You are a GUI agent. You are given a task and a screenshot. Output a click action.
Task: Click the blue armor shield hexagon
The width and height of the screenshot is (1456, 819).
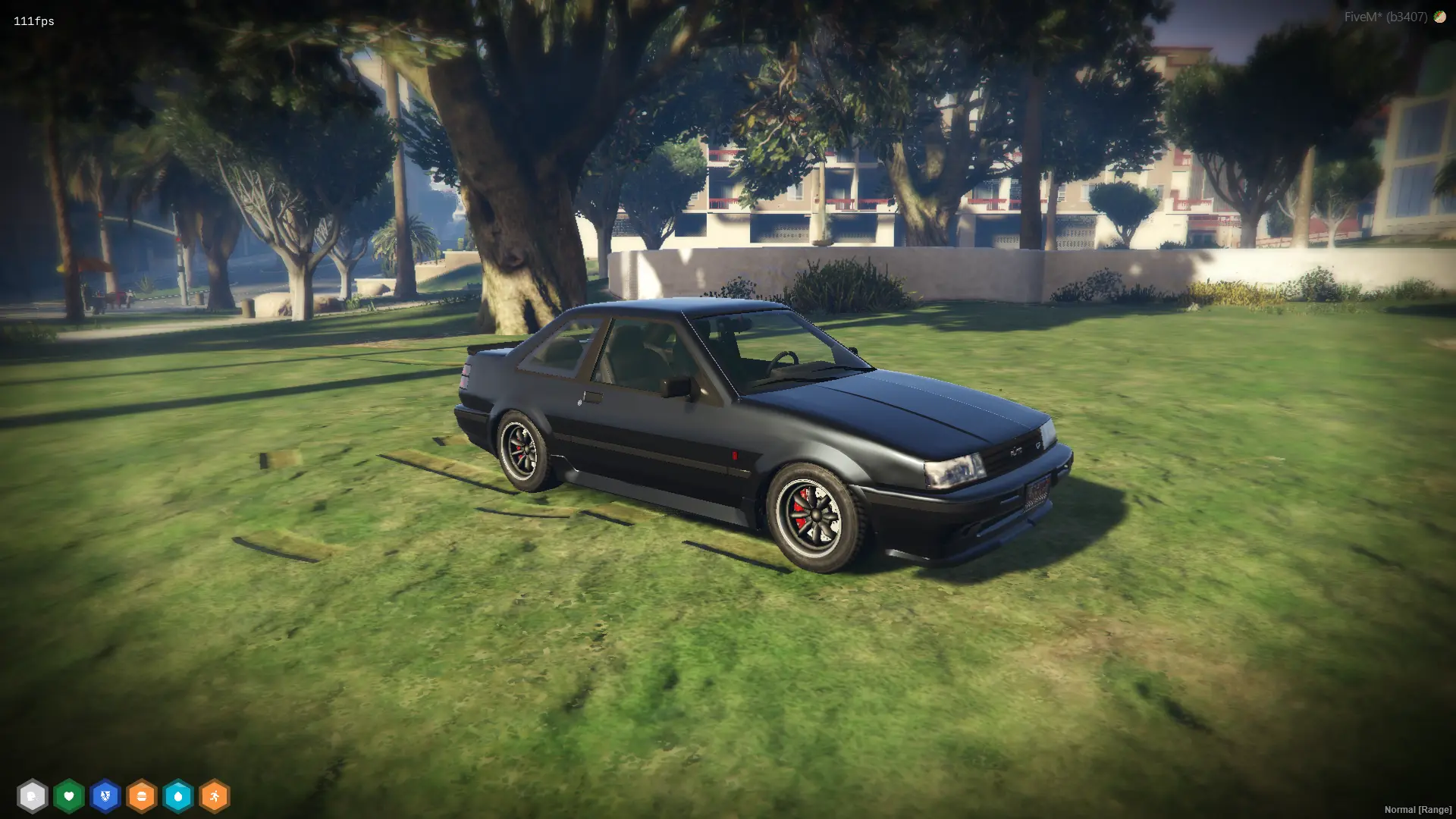[105, 796]
